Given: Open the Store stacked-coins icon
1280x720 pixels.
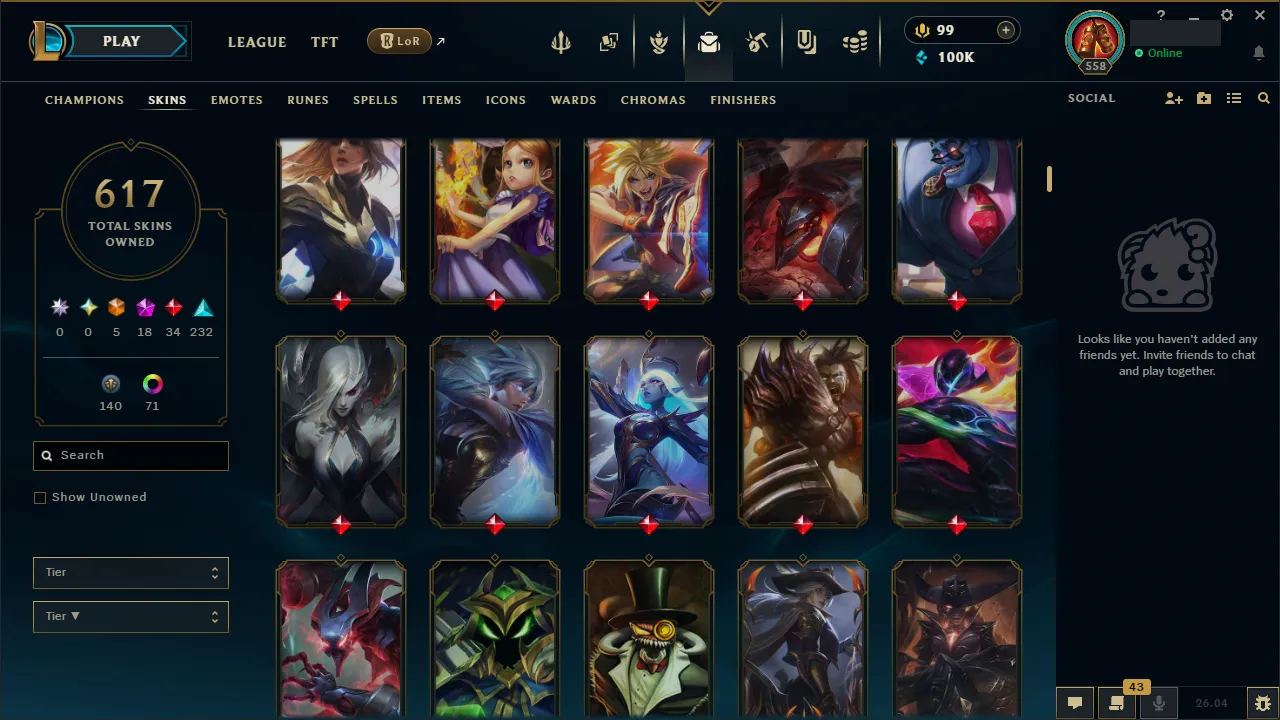Looking at the screenshot, I should coord(855,41).
